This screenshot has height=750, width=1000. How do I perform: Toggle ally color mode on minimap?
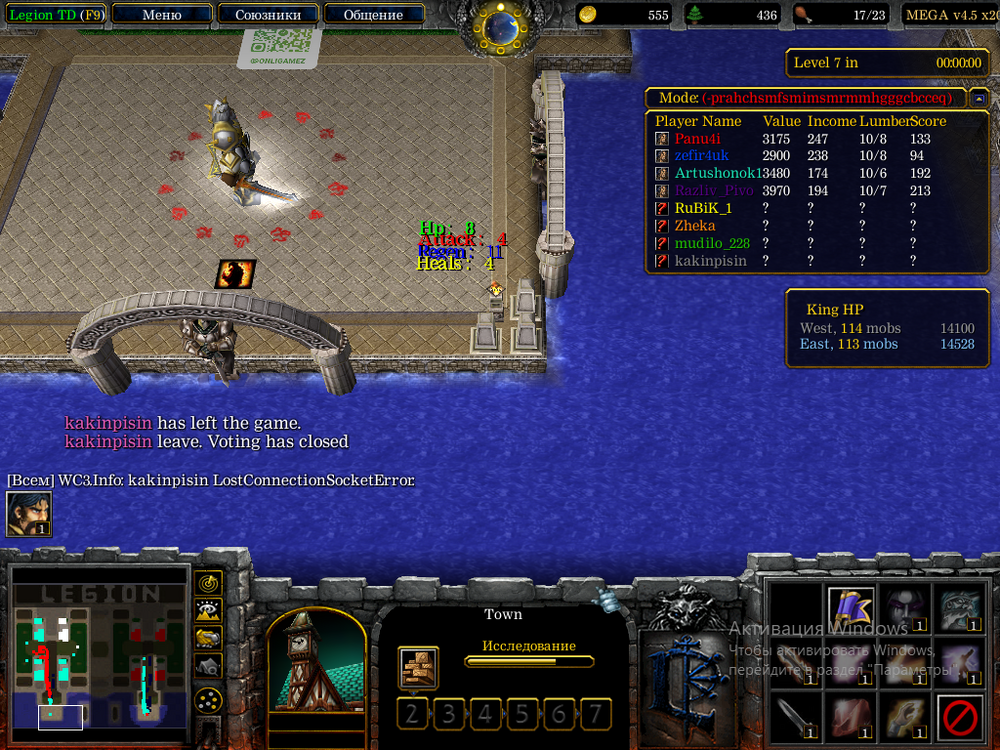pos(208,636)
